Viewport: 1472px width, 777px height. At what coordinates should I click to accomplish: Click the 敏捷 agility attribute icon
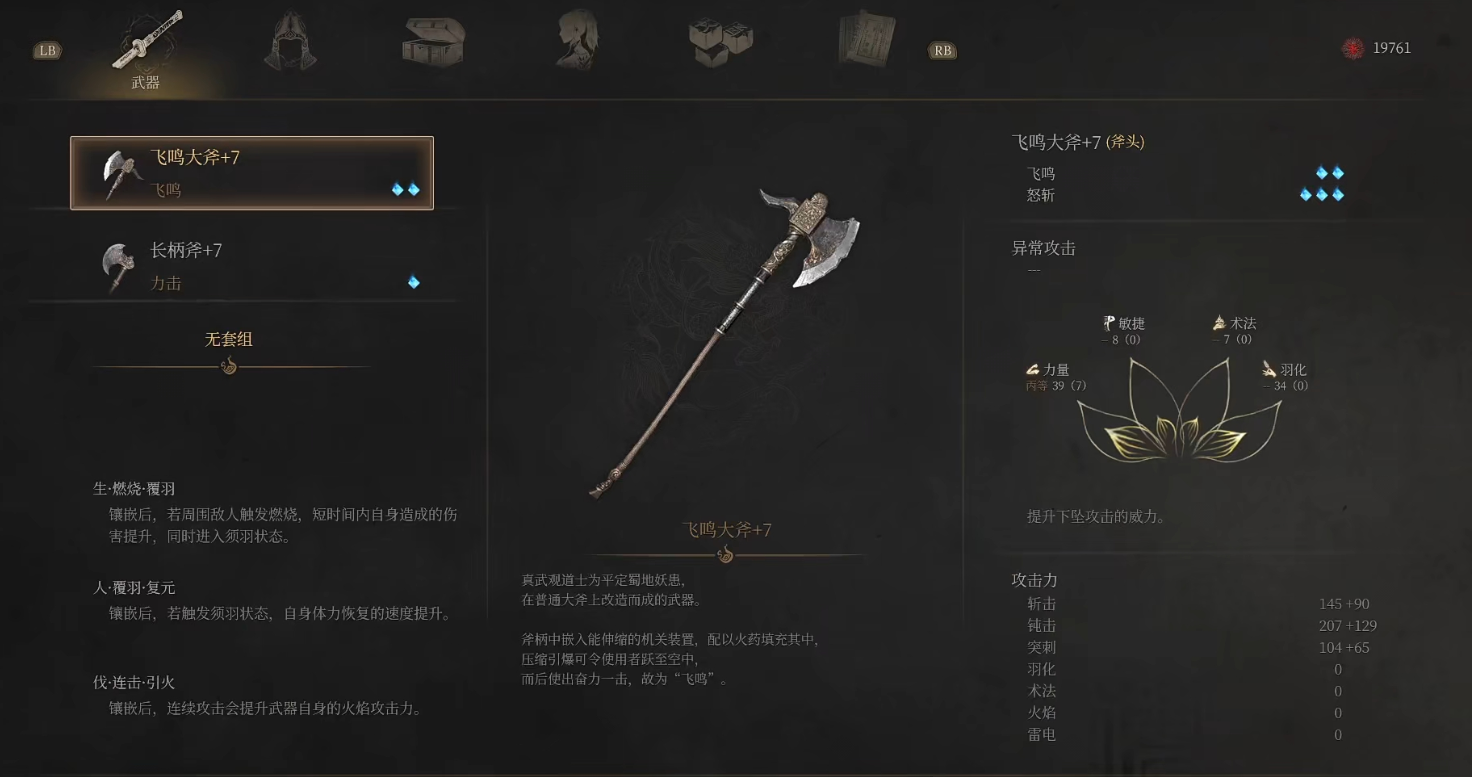pos(1108,323)
